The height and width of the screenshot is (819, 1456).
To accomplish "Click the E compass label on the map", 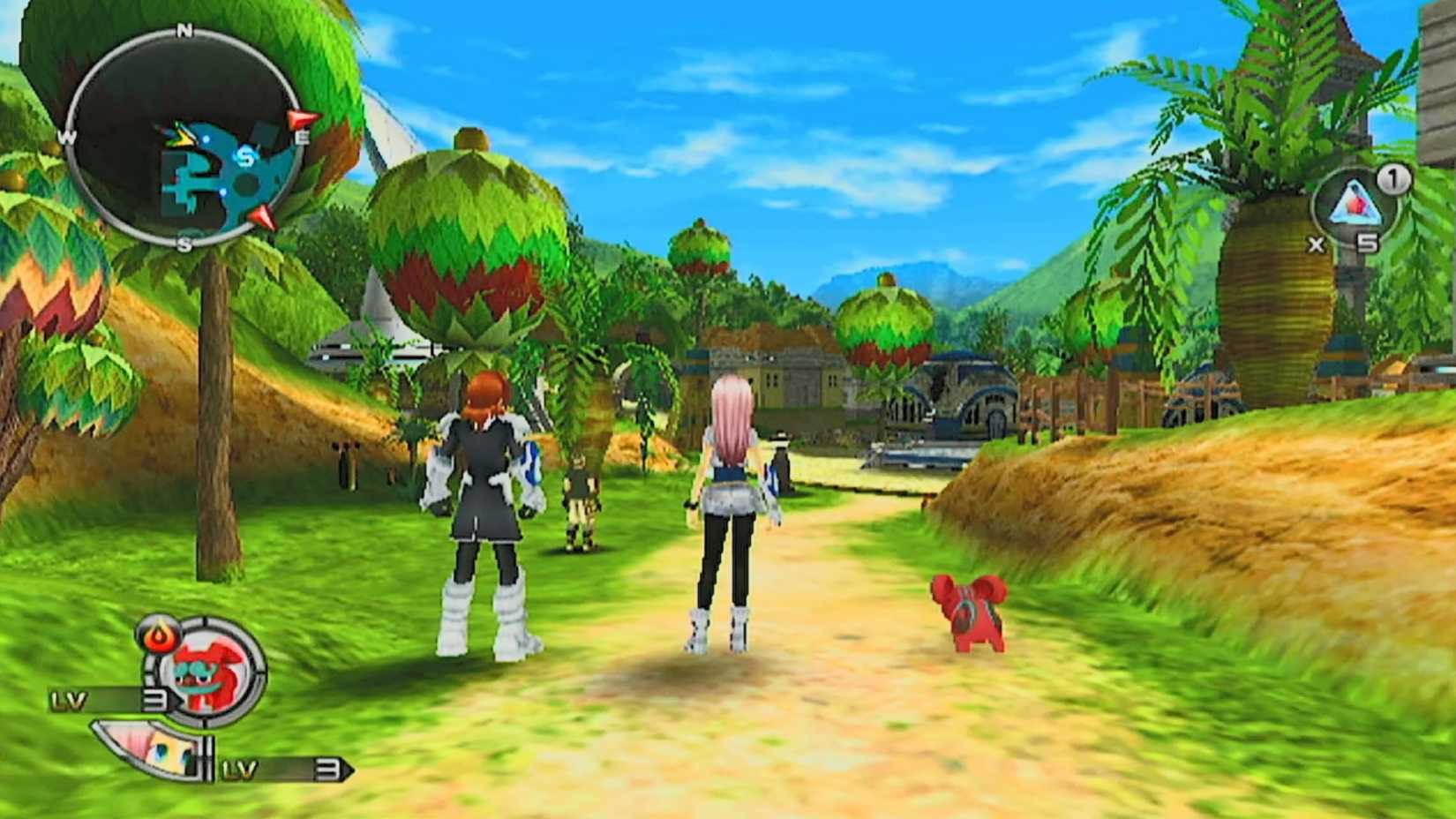I will (x=302, y=137).
